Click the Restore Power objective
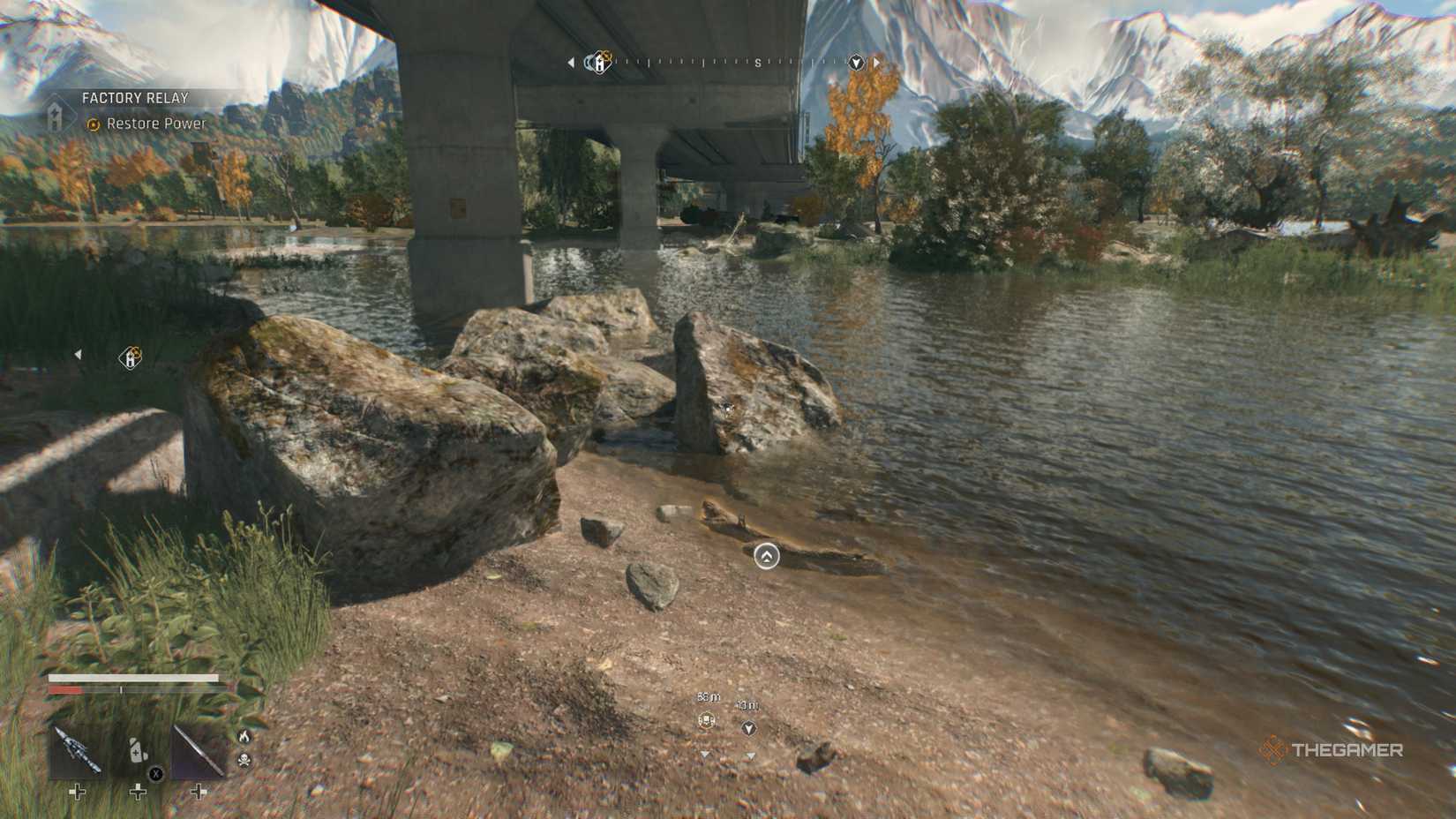The height and width of the screenshot is (819, 1456). pos(155,124)
